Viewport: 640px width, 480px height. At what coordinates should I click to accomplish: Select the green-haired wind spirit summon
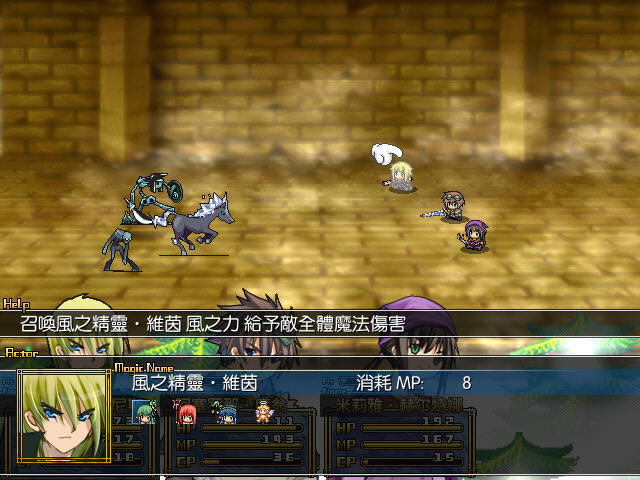click(148, 411)
